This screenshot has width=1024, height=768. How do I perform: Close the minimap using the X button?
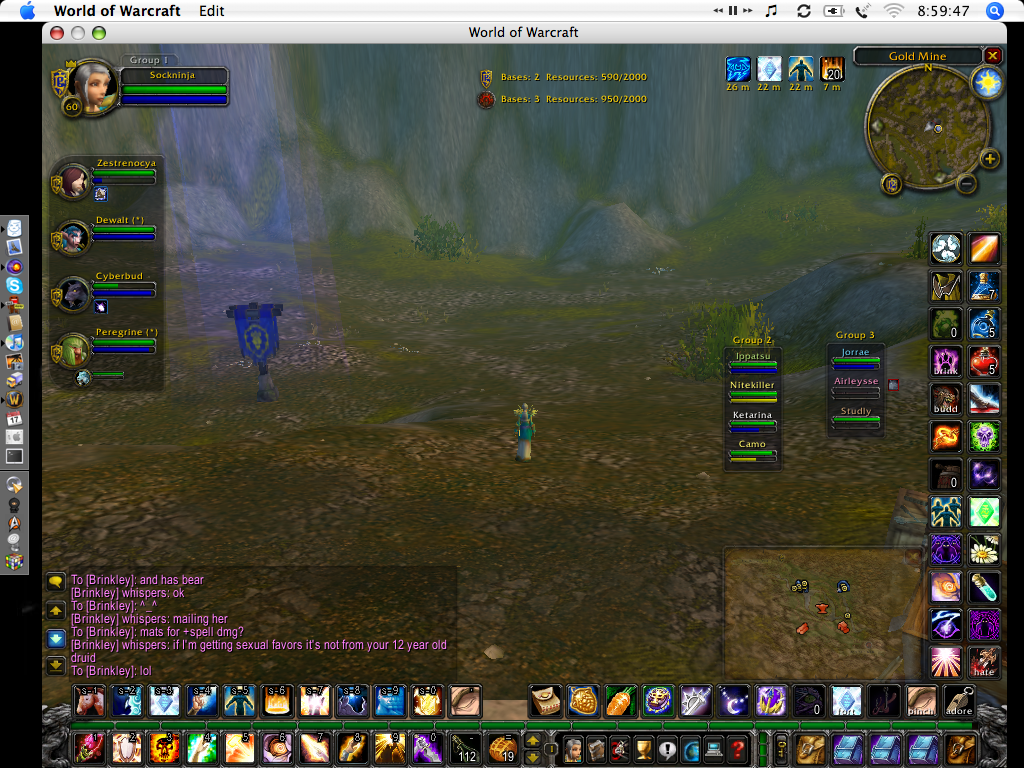(x=992, y=56)
